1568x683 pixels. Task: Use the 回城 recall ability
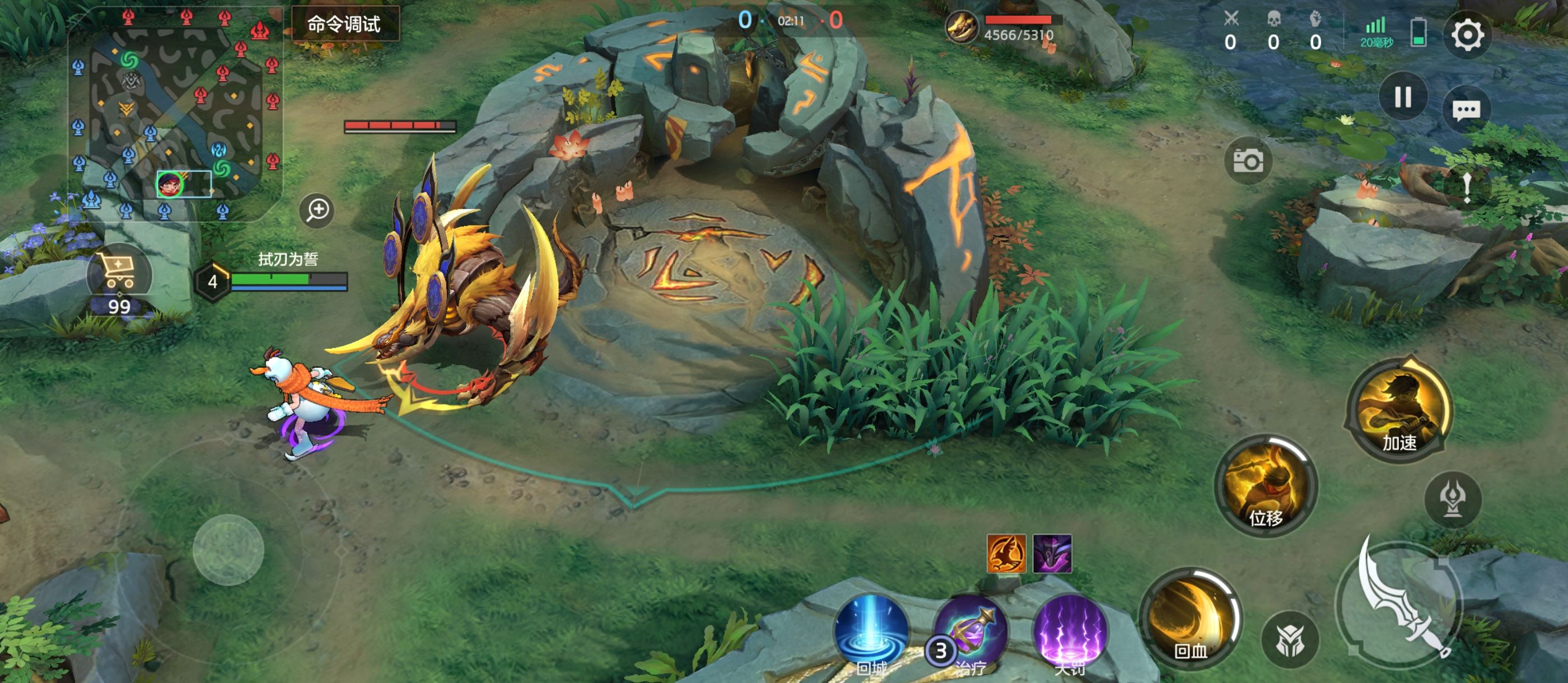872,633
